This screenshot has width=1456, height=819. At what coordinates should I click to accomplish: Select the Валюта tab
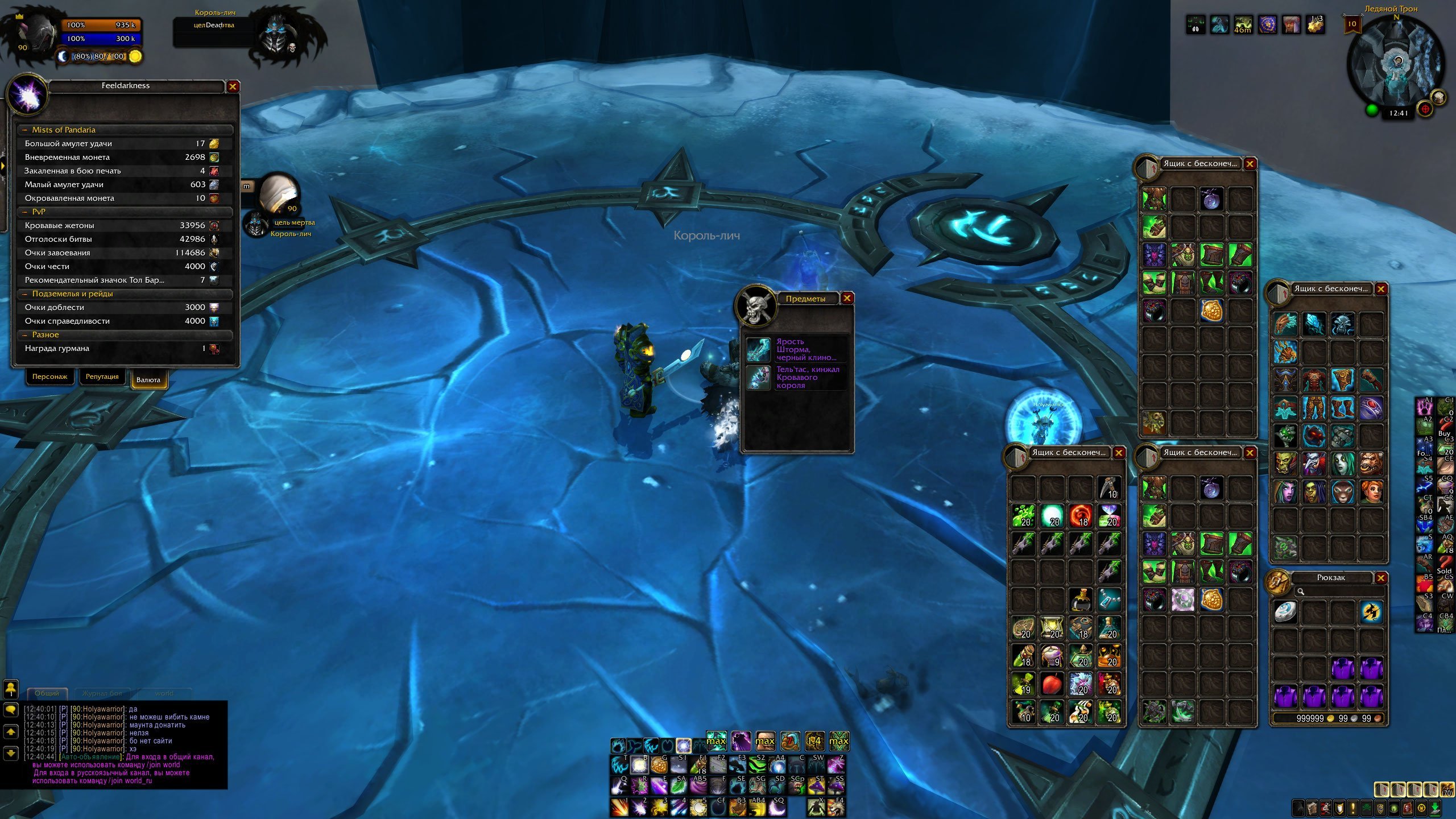coord(148,380)
